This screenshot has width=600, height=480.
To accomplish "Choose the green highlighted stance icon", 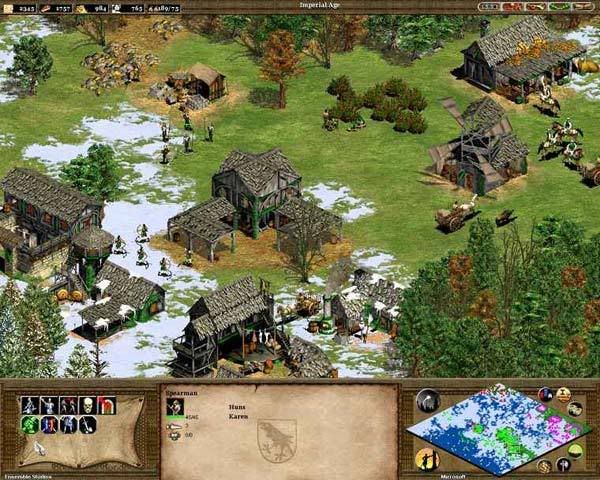I will pyautogui.click(x=29, y=425).
